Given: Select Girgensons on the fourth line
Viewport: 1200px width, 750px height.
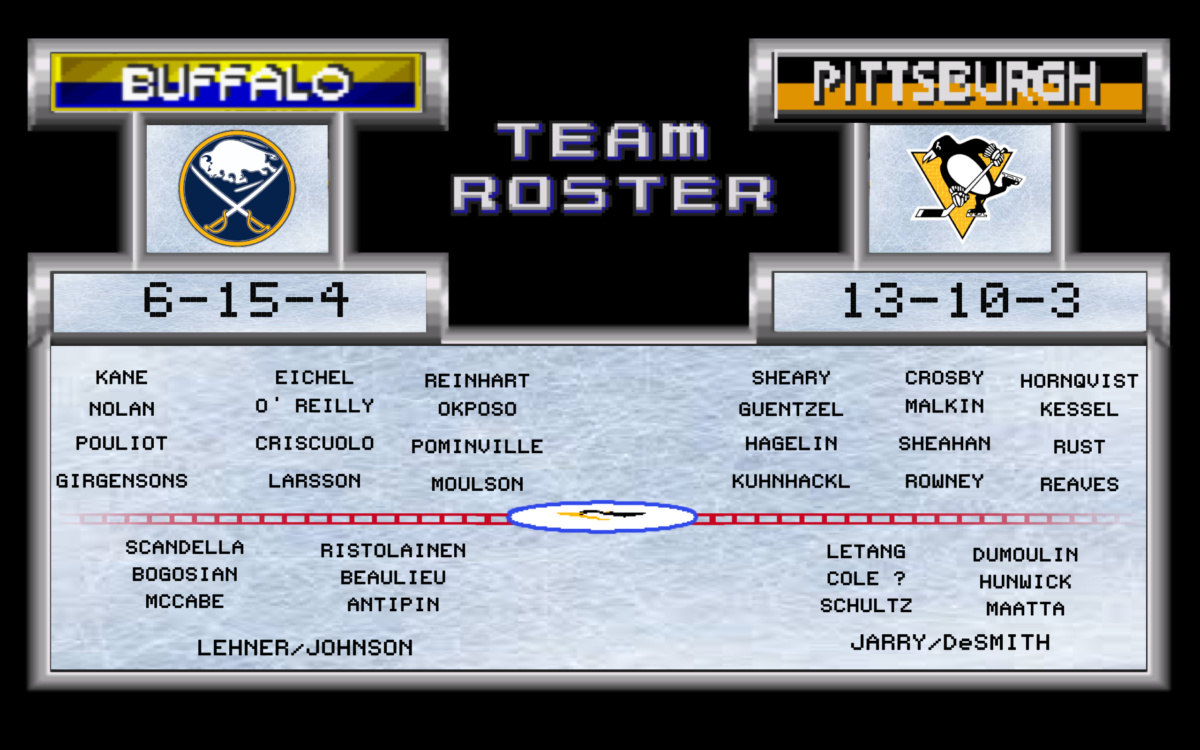Looking at the screenshot, I should [122, 481].
